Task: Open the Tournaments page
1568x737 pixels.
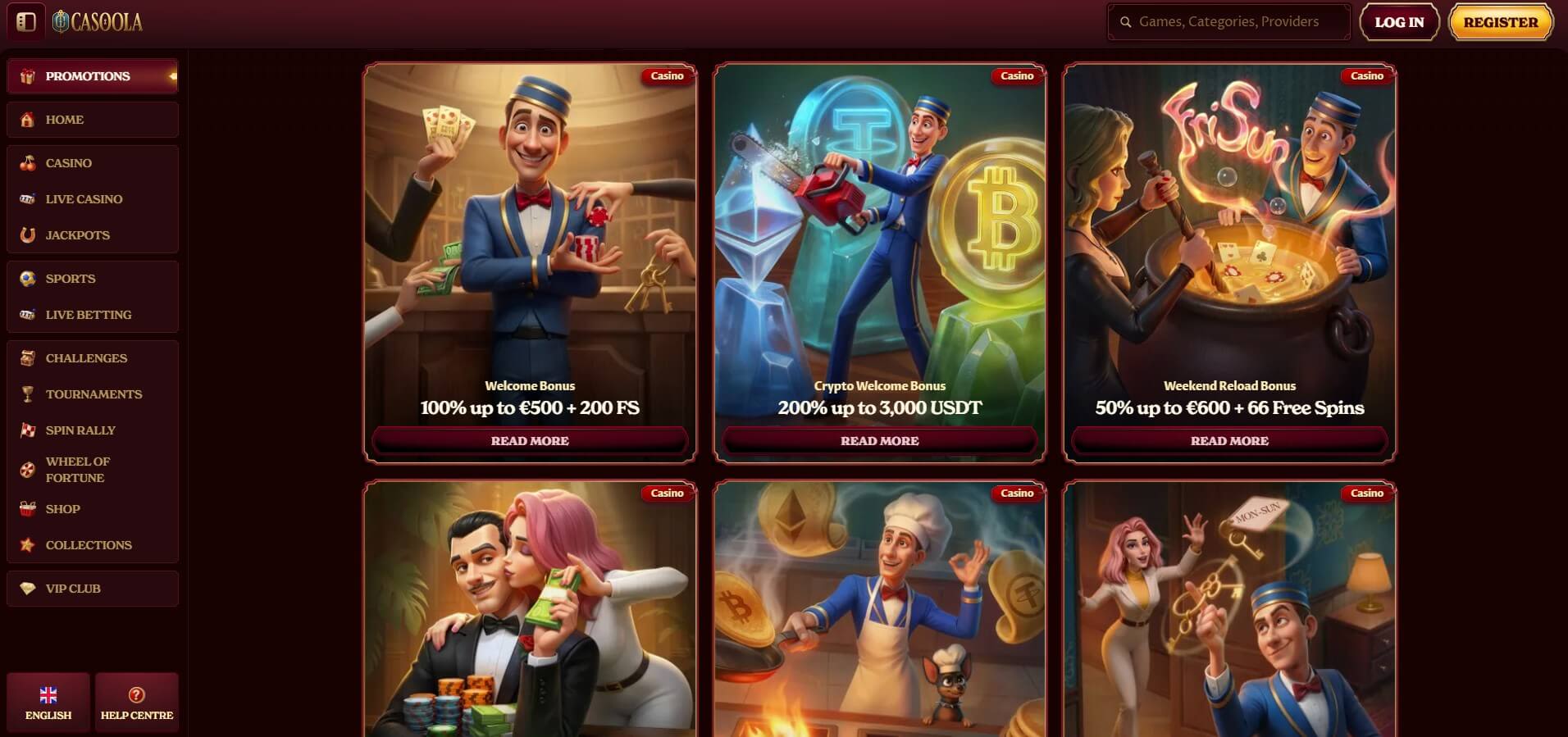Action: [93, 394]
